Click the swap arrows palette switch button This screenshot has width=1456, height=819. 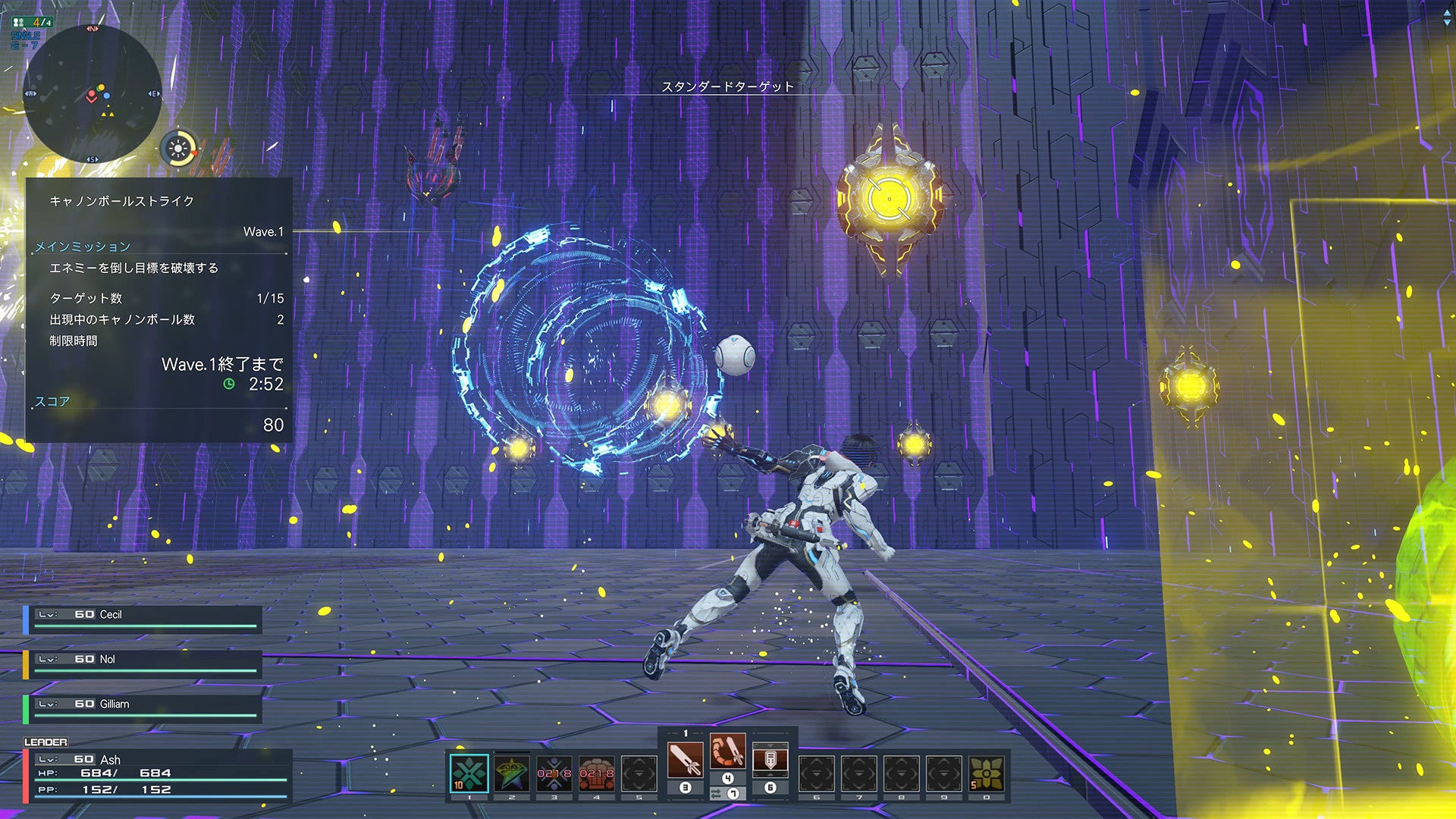tap(717, 794)
